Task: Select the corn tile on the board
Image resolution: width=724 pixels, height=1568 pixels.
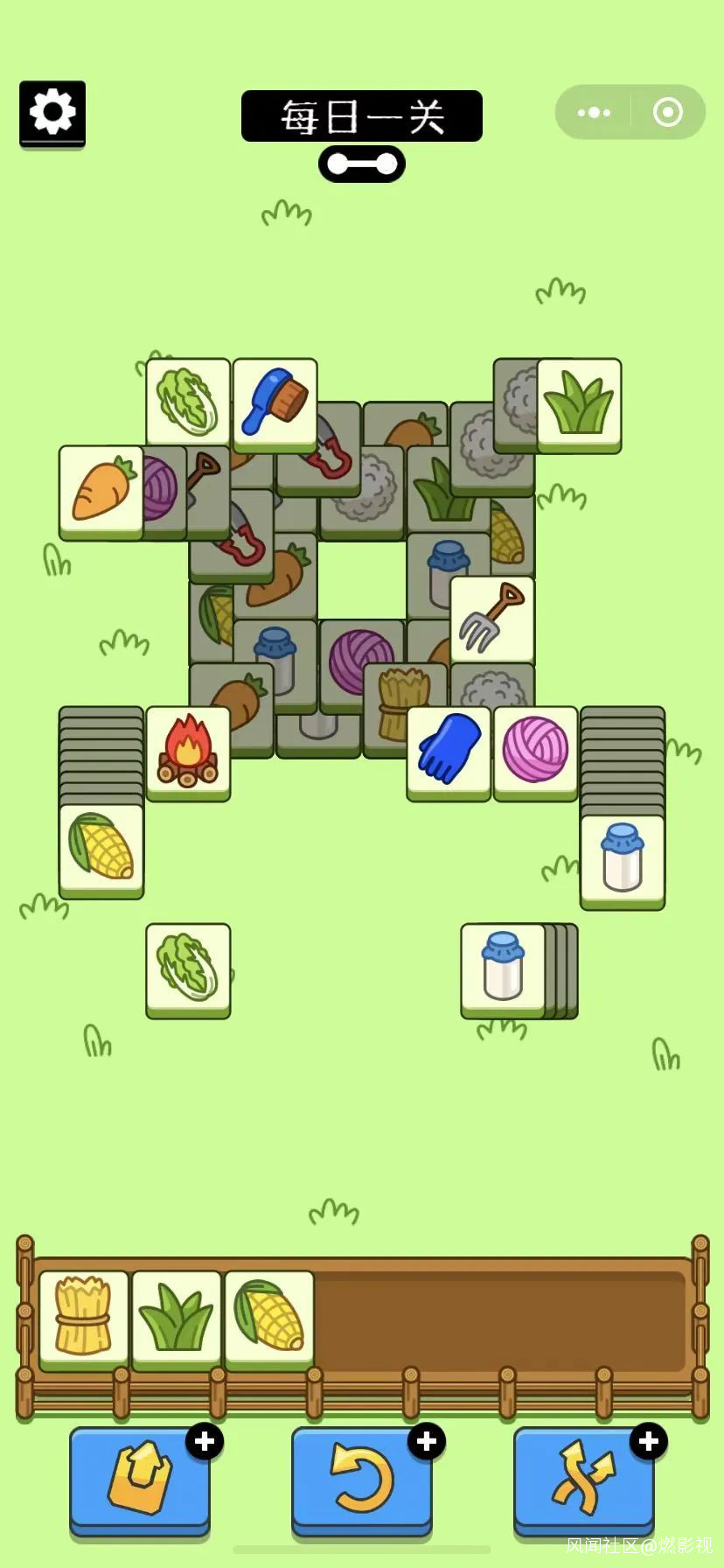Action: click(101, 848)
